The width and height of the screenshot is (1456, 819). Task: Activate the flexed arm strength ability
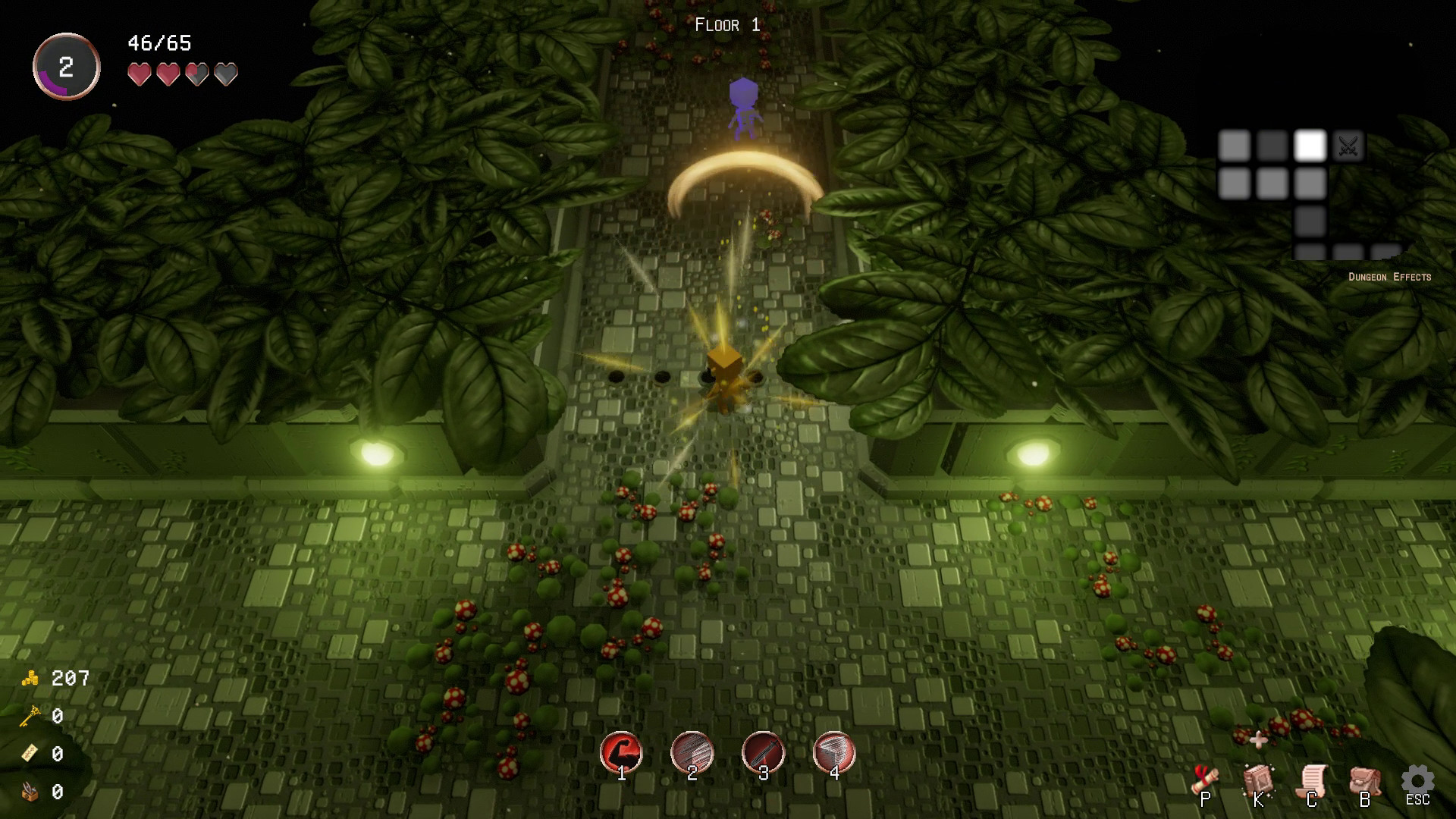pos(621,752)
